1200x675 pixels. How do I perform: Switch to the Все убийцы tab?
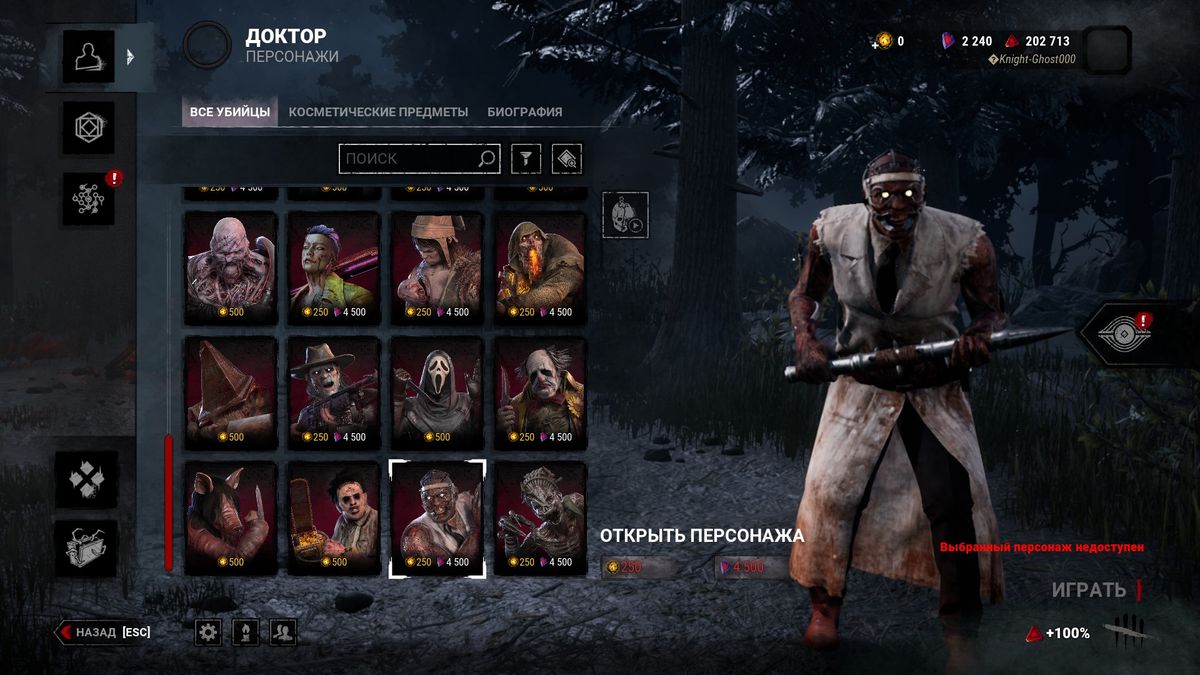[230, 112]
